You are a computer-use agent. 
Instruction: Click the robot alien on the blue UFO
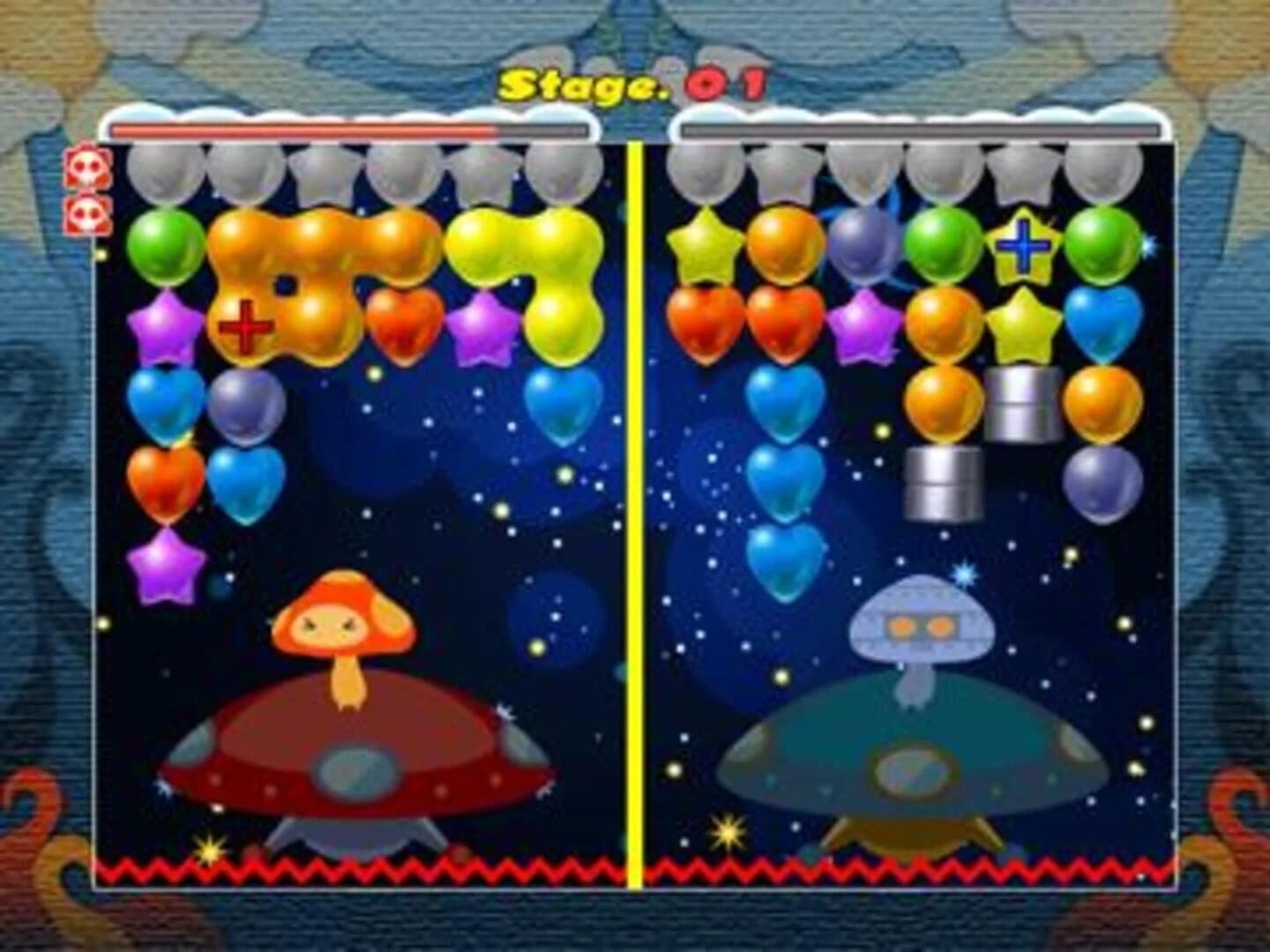(919, 626)
